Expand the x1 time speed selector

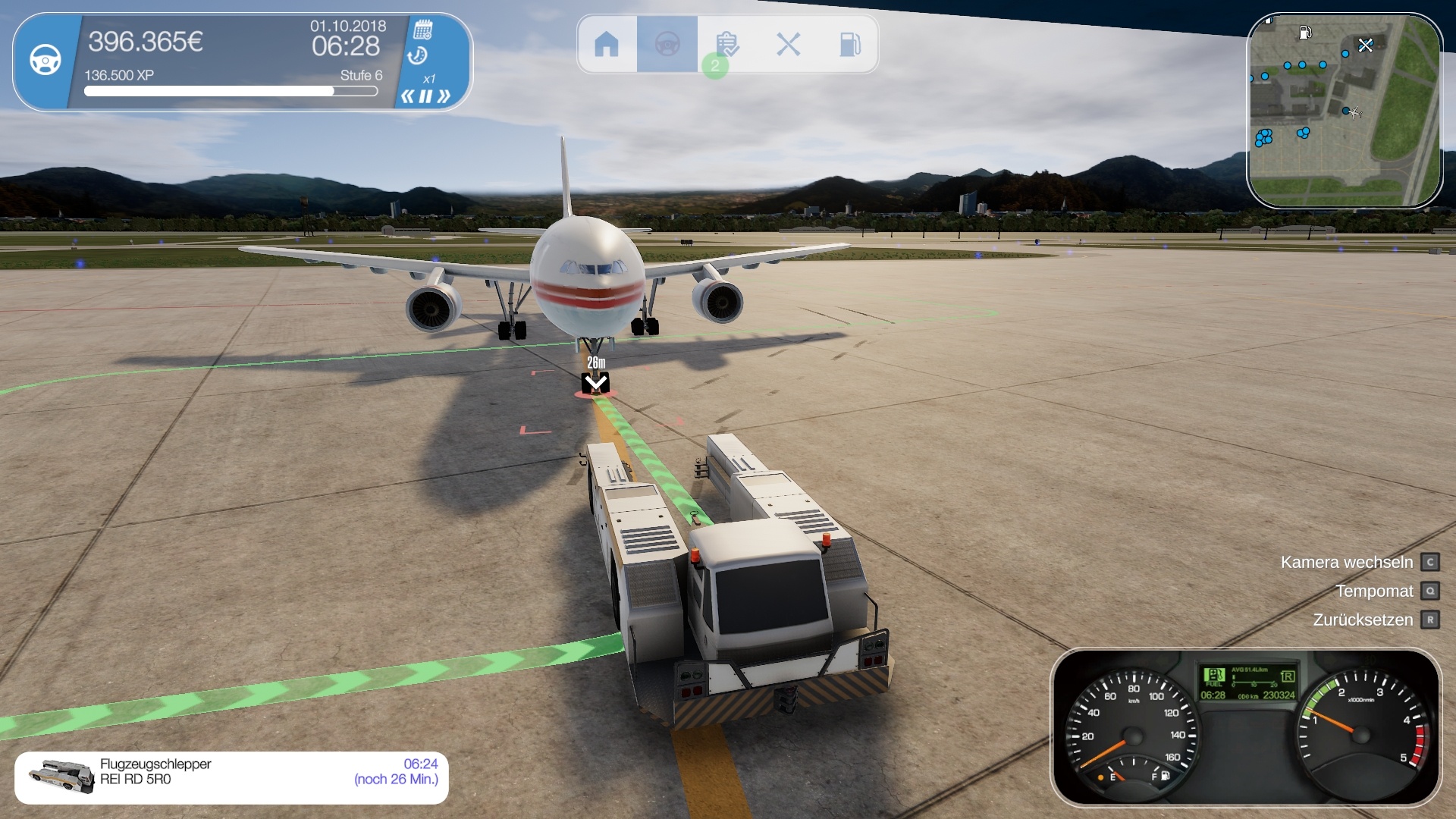coord(431,77)
